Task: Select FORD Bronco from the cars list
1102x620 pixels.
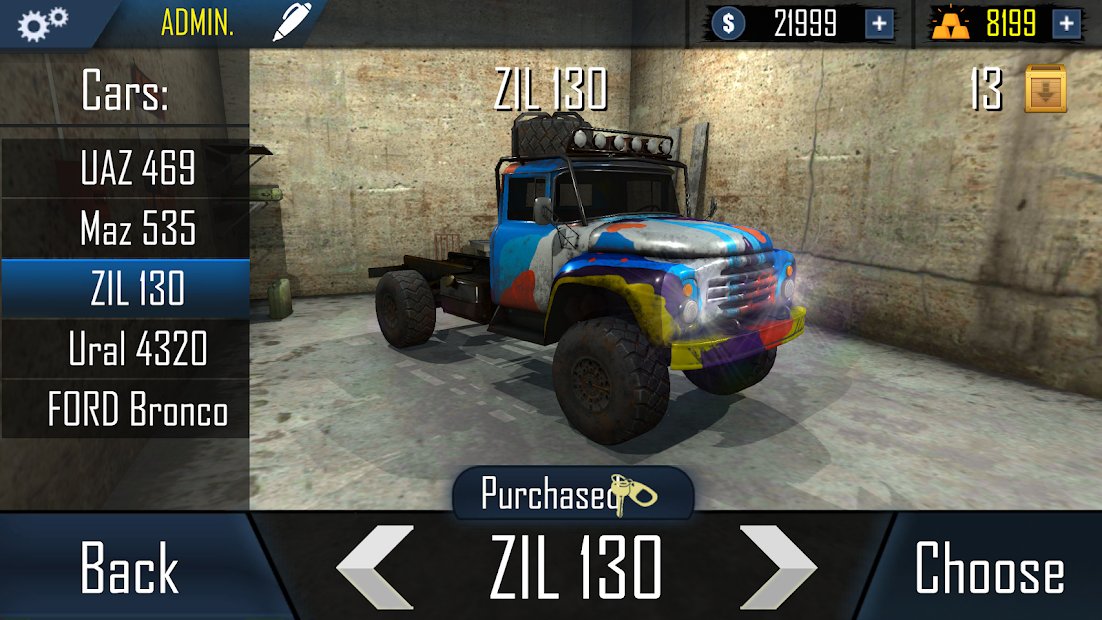Action: tap(125, 410)
